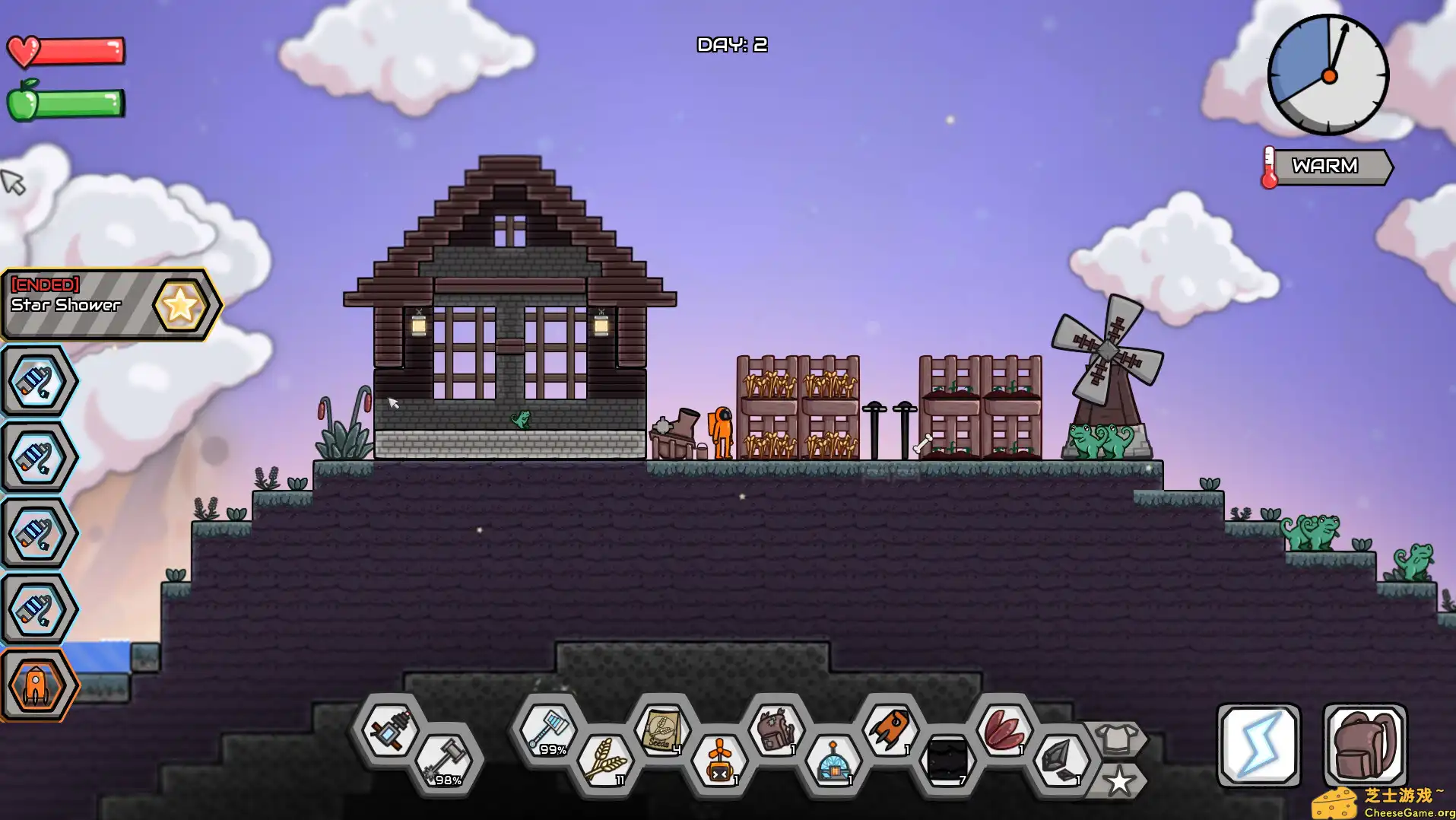Image resolution: width=1456 pixels, height=820 pixels.
Task: Select the blue dome shelter item
Action: pos(833,761)
